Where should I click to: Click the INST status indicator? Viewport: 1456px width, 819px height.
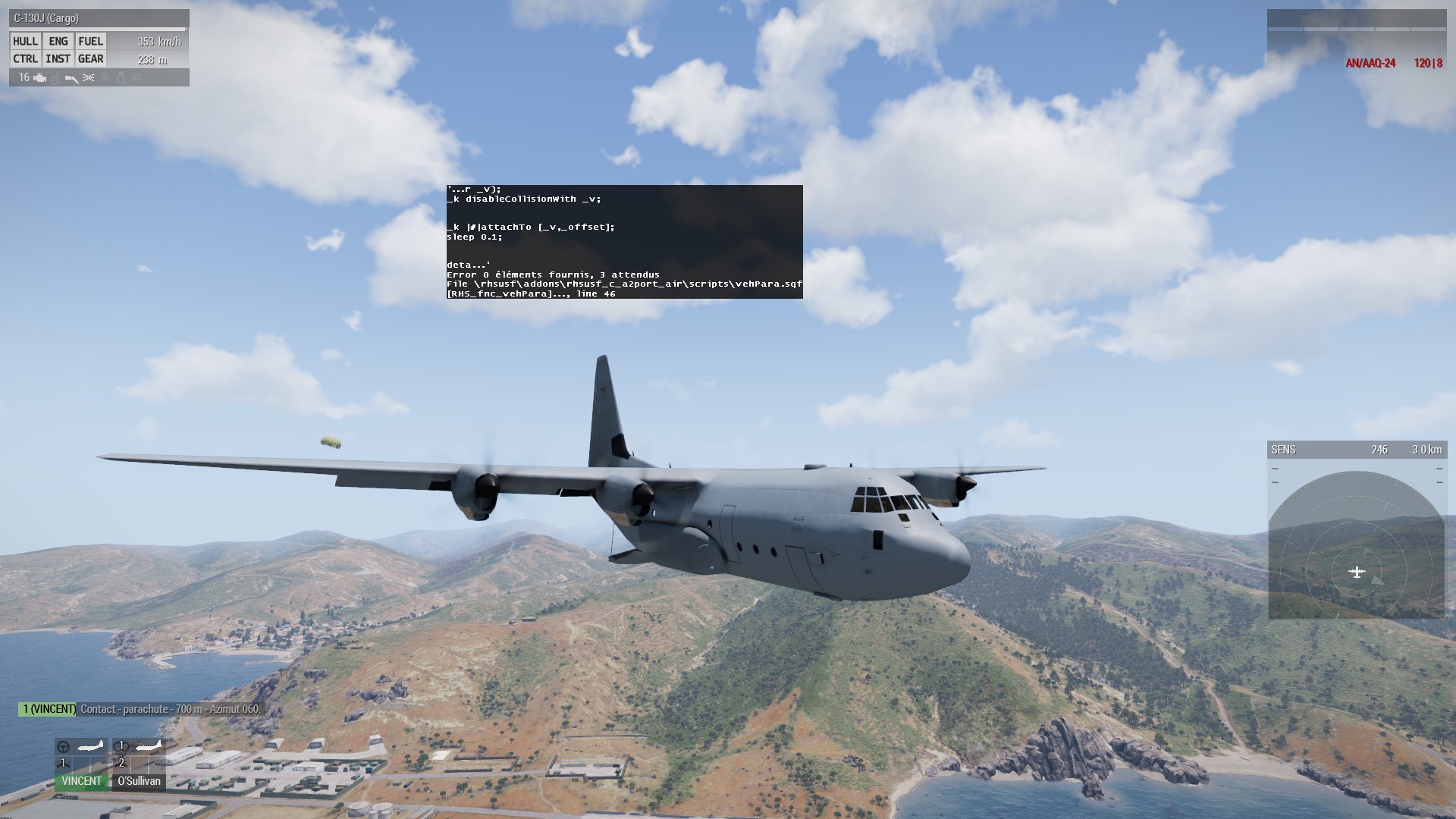coord(58,59)
